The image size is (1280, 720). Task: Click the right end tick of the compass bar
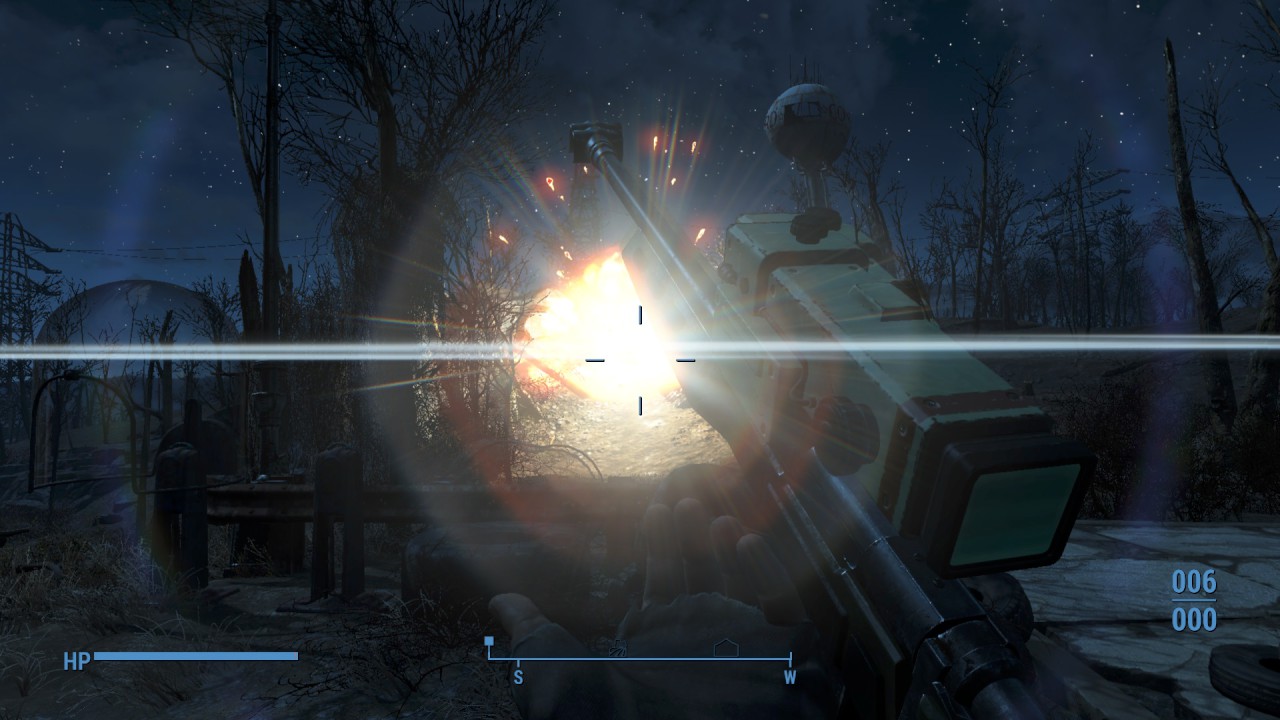point(789,658)
